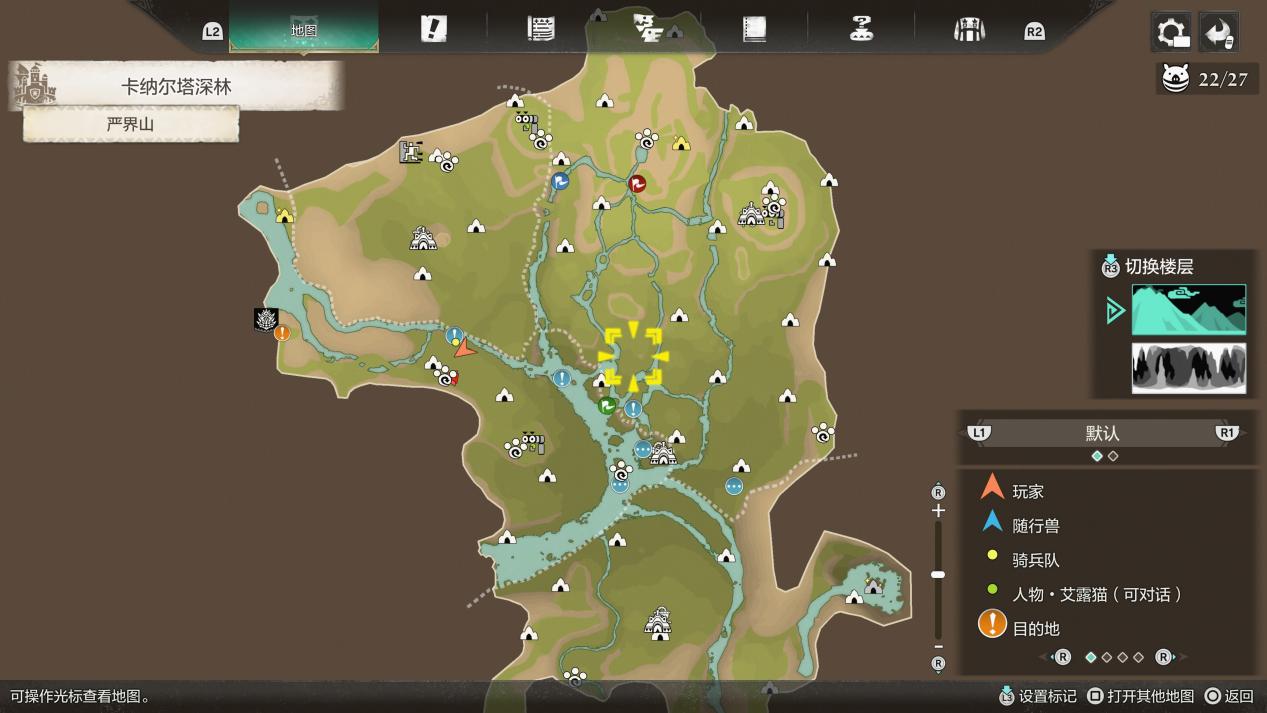Screen dimensions: 1267x713
Task: Open the lined list document tab
Action: (541, 29)
